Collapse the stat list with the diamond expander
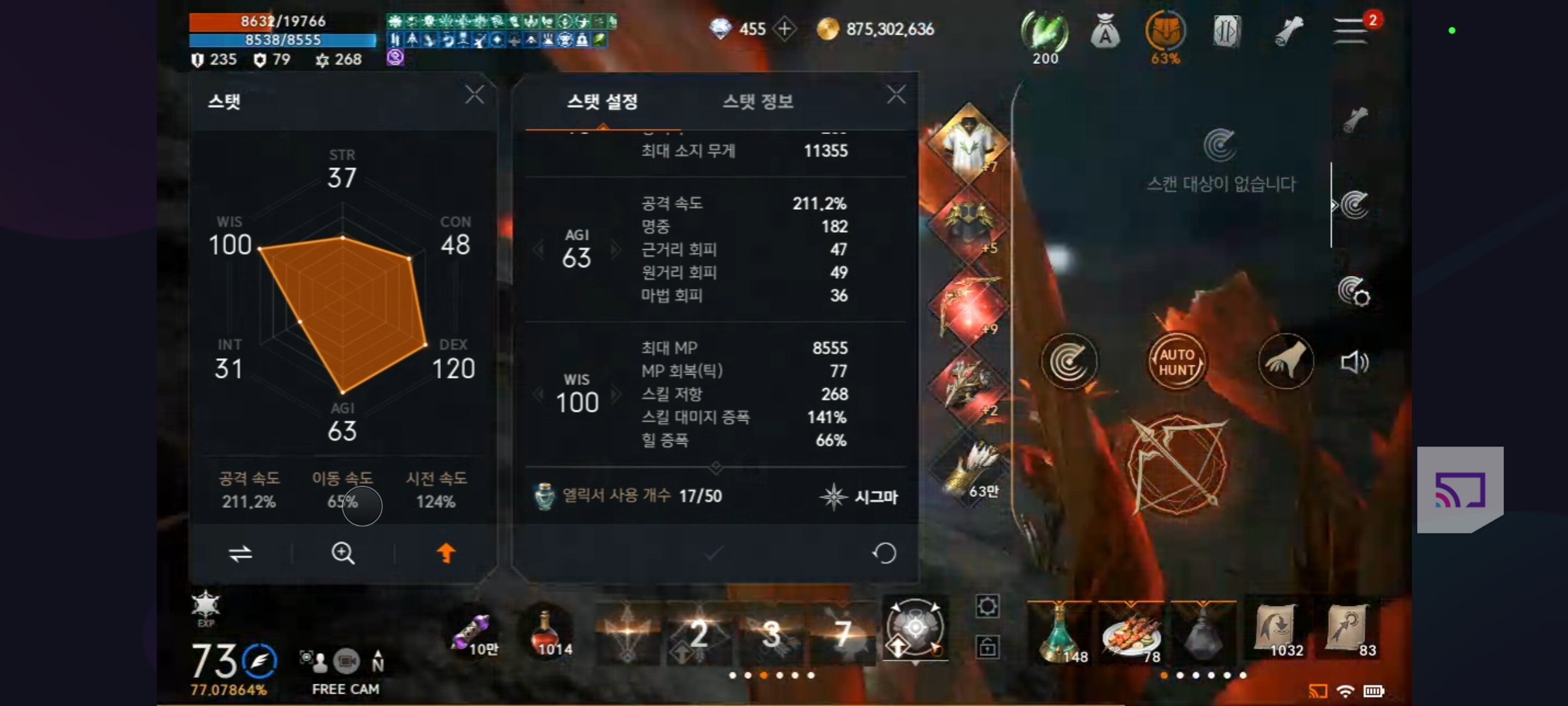The height and width of the screenshot is (706, 1568). [715, 466]
